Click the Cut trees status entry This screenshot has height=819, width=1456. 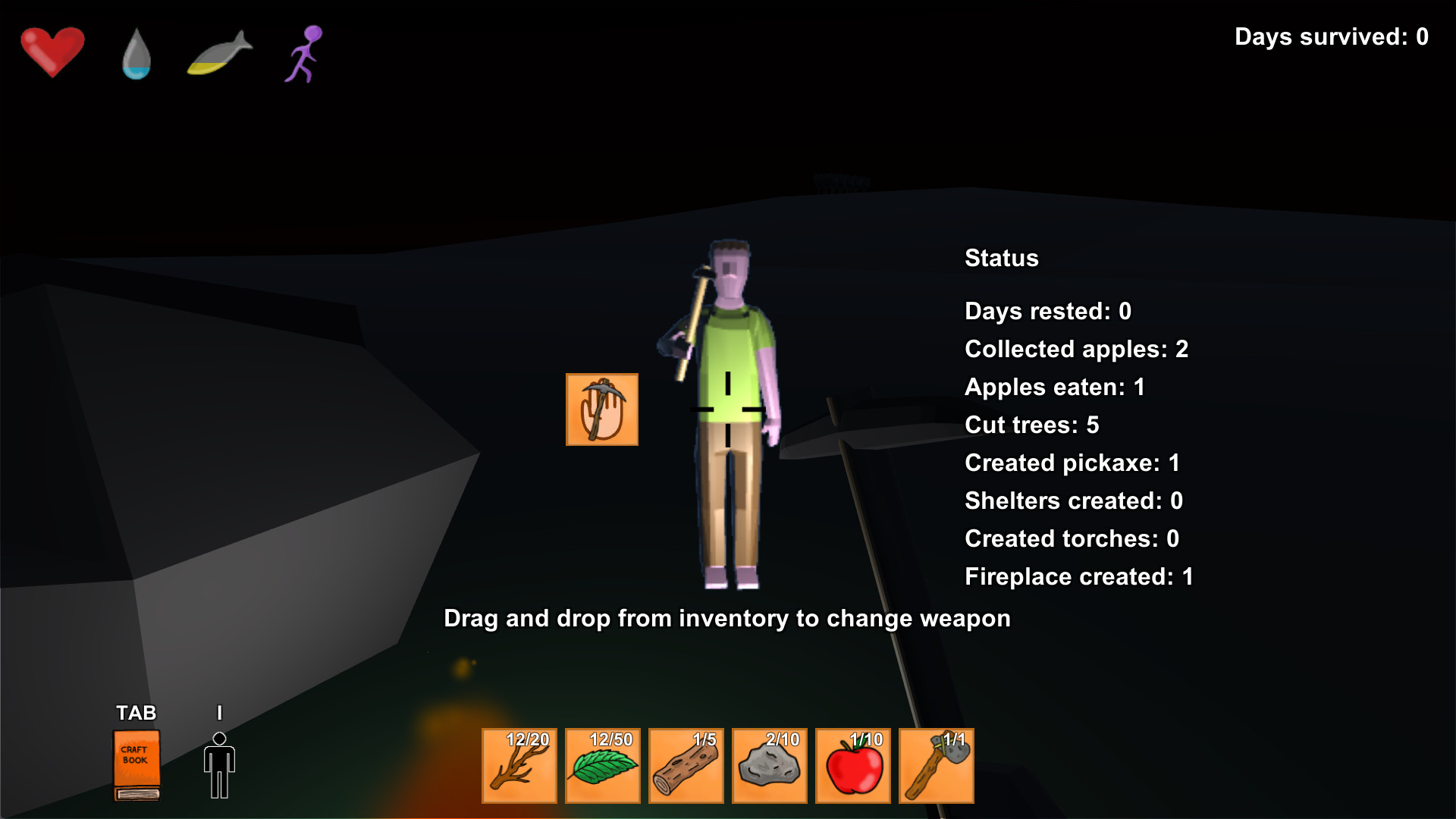coord(1031,425)
